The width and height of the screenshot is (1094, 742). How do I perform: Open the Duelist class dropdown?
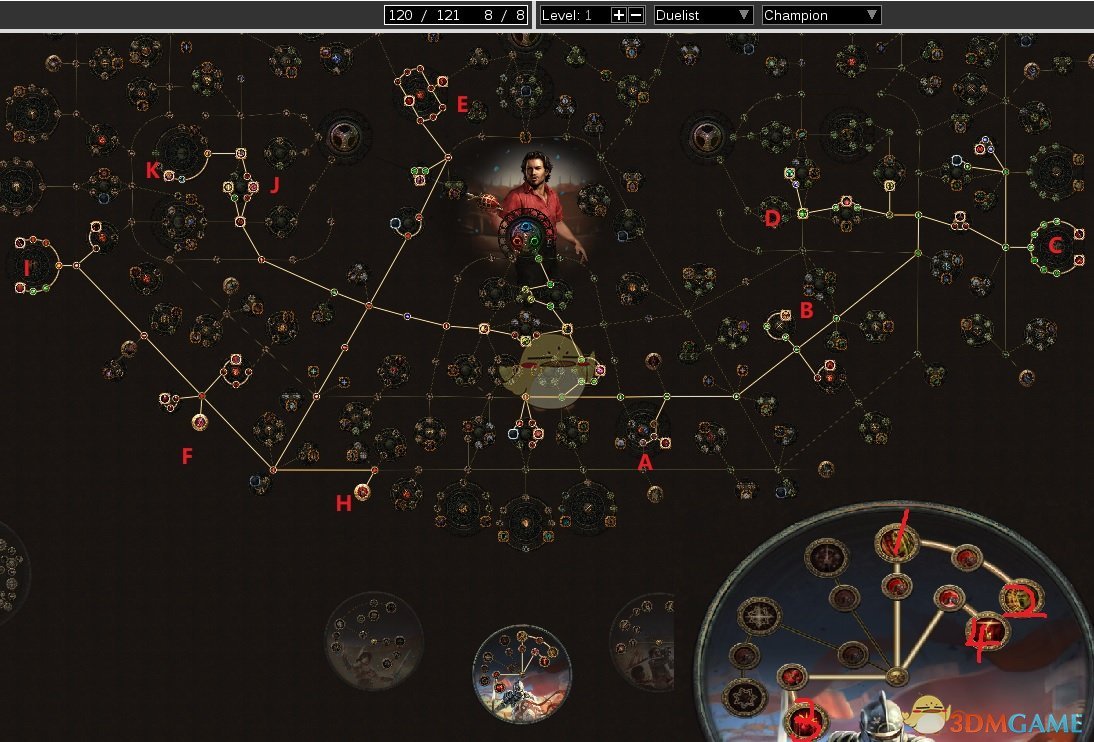[703, 15]
